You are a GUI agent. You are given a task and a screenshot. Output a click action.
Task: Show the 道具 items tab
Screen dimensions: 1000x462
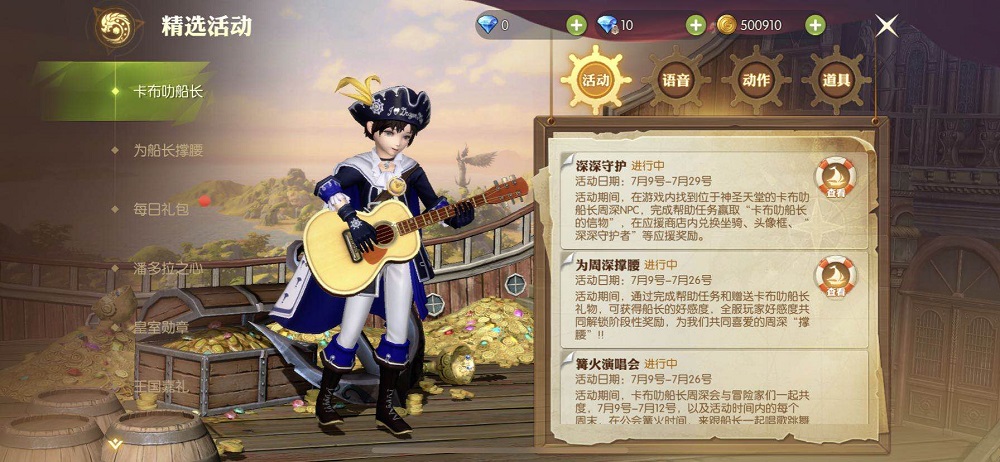[x=836, y=80]
